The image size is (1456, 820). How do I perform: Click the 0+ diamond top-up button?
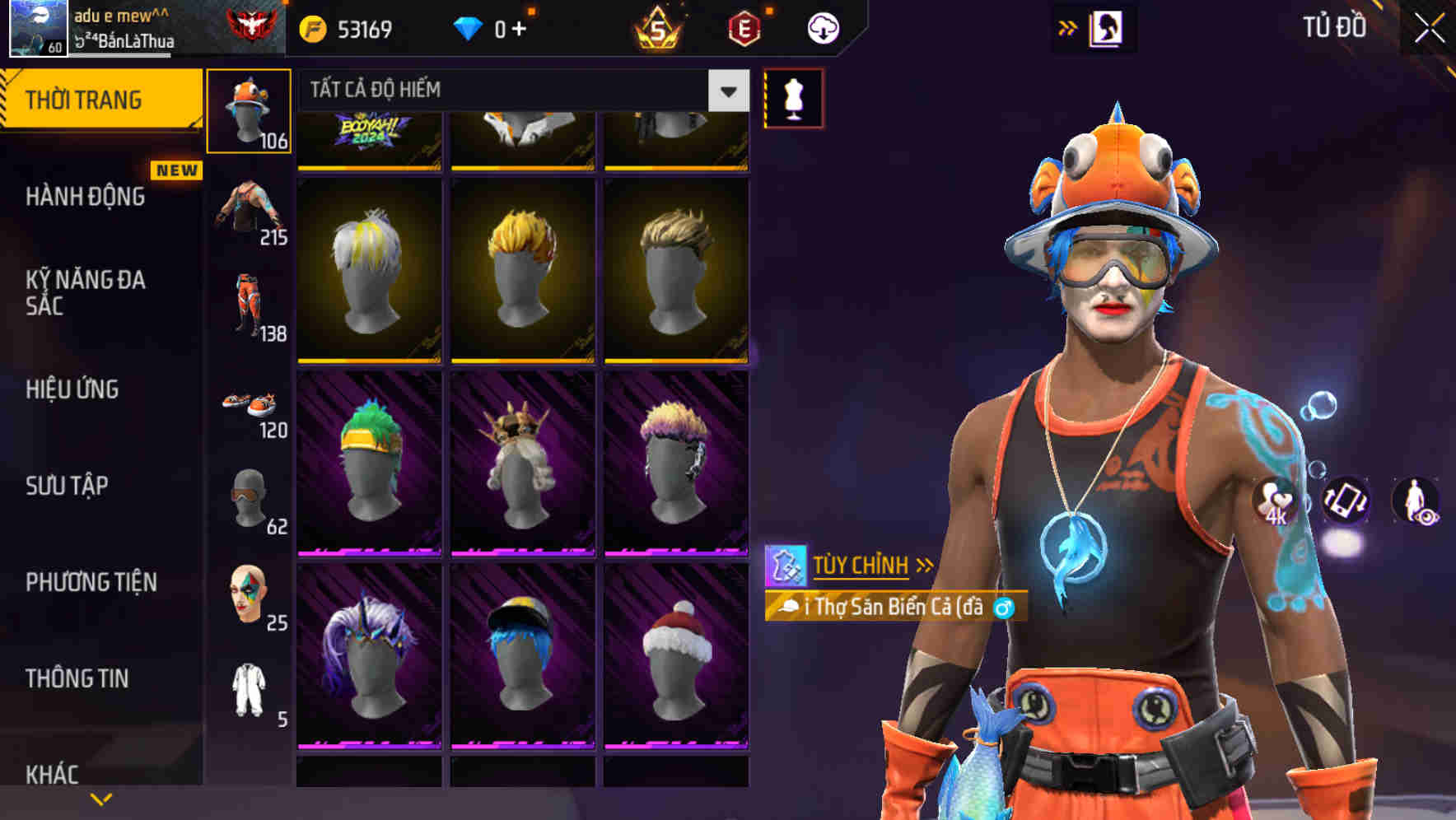[501, 27]
